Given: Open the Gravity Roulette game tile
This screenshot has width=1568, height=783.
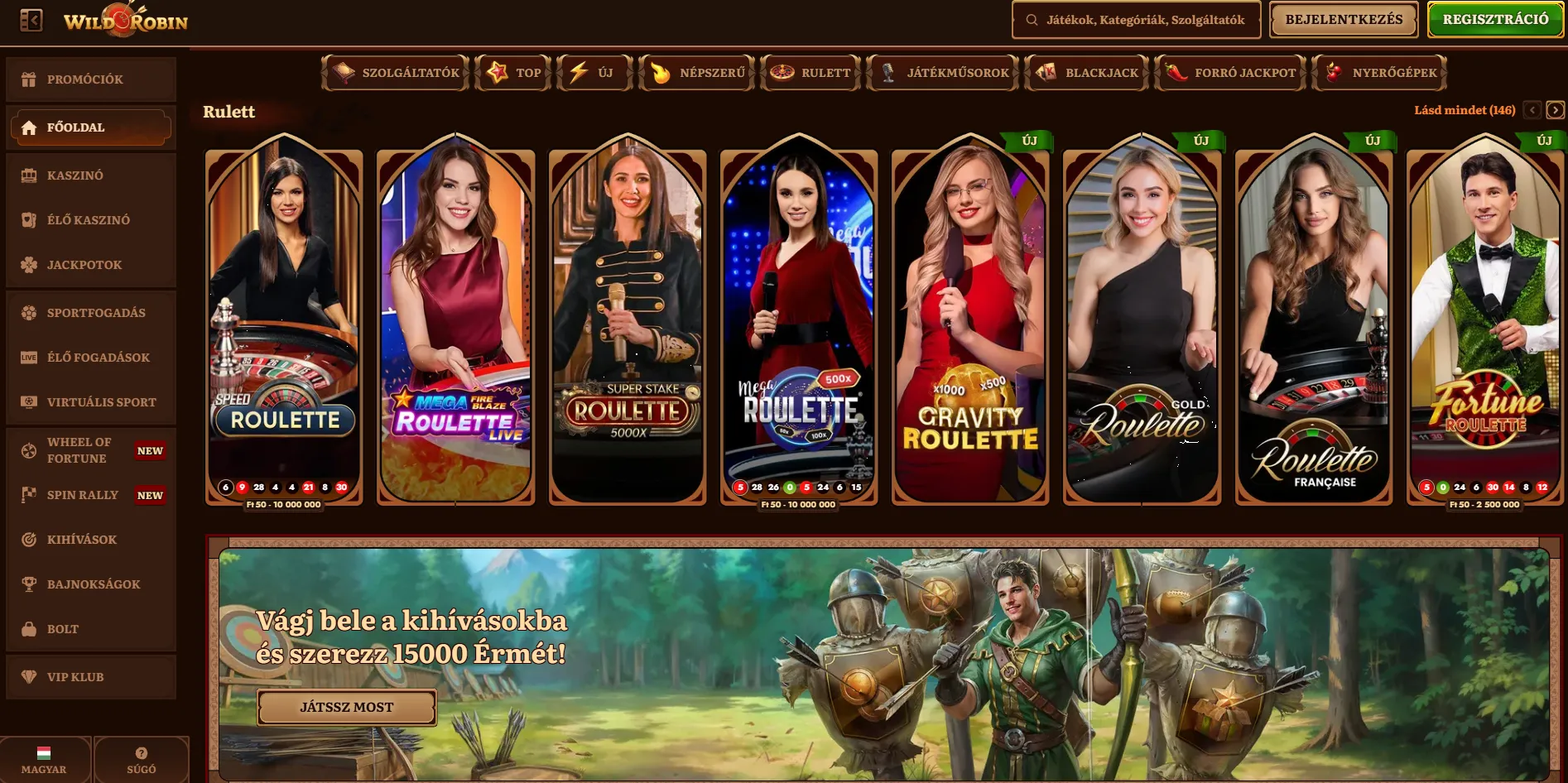Looking at the screenshot, I should pos(969,323).
